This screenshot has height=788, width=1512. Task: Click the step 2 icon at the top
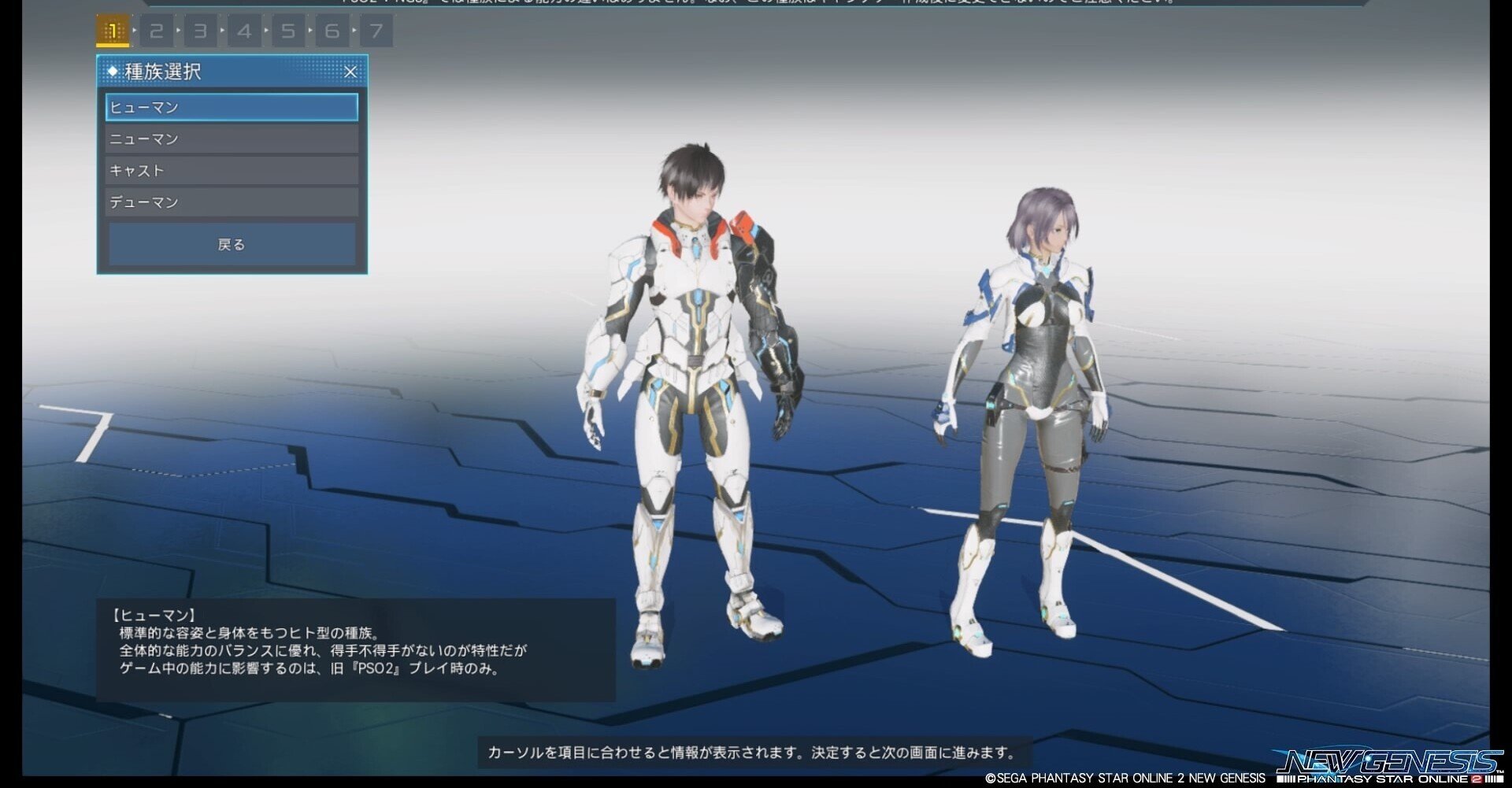[x=157, y=31]
